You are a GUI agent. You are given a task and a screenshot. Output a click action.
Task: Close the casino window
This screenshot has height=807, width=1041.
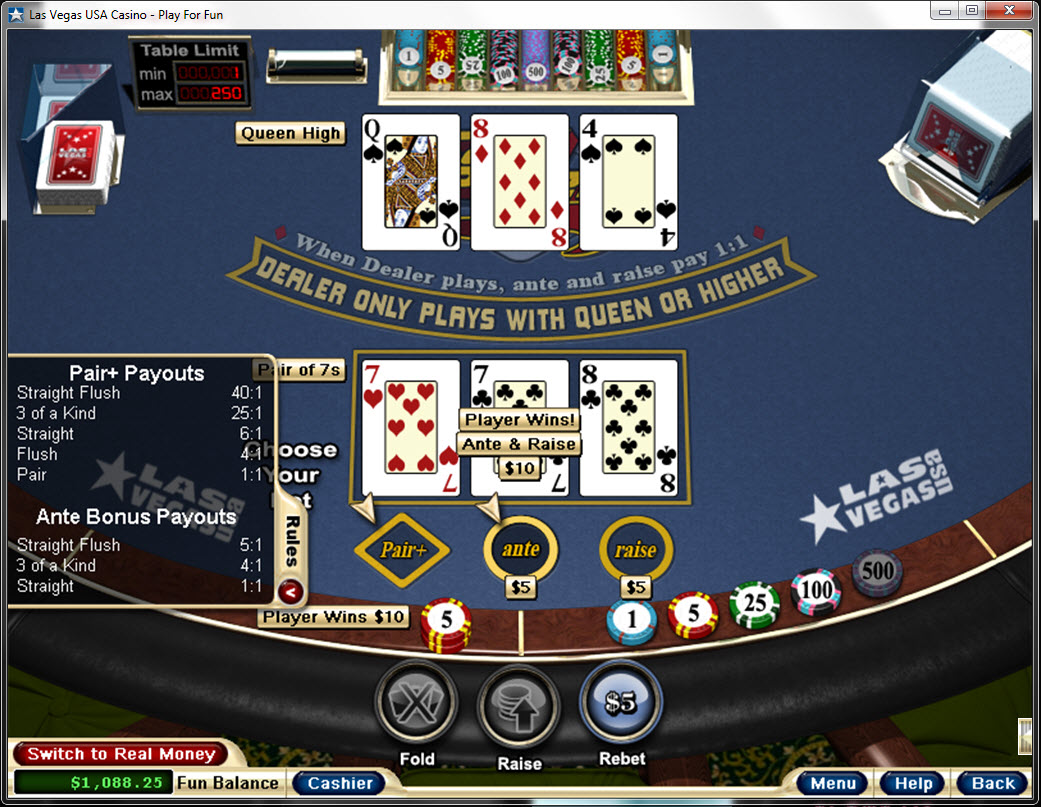(x=1011, y=10)
